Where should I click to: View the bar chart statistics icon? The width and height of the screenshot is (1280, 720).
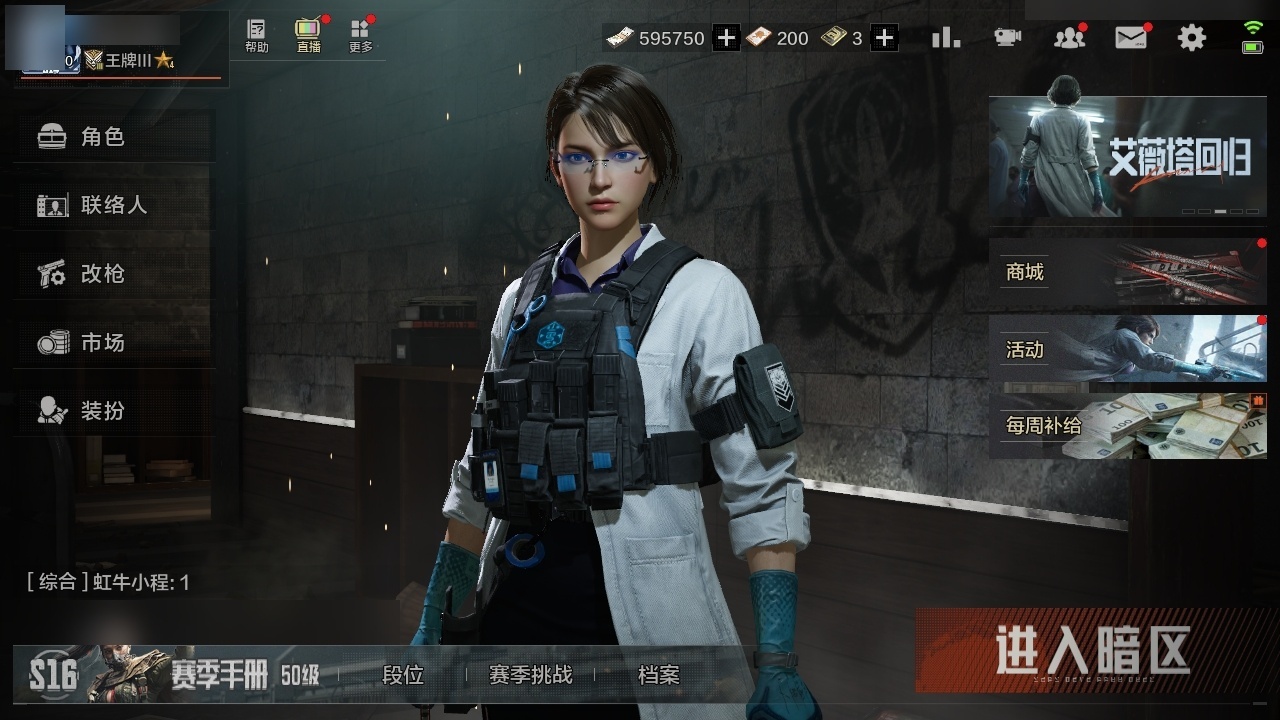coord(945,38)
